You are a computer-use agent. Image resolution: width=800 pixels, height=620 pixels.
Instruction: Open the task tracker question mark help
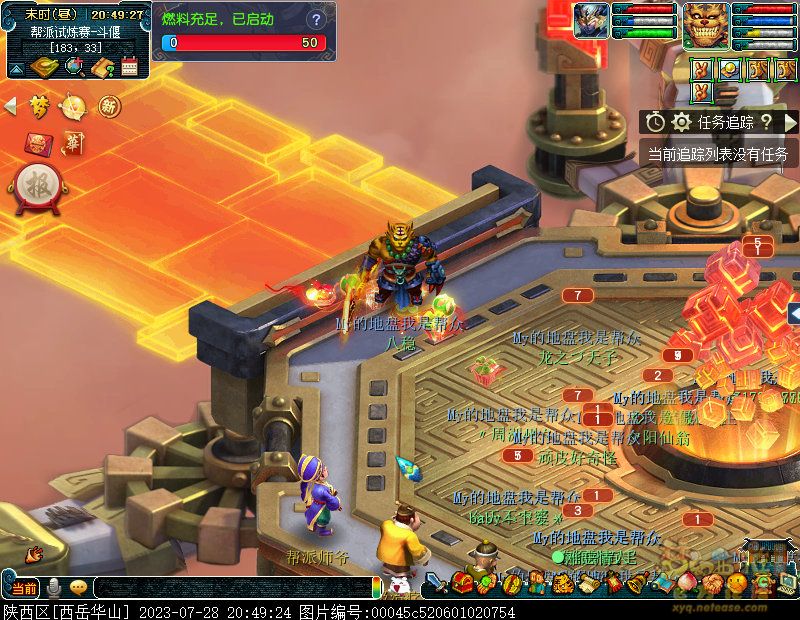(766, 122)
